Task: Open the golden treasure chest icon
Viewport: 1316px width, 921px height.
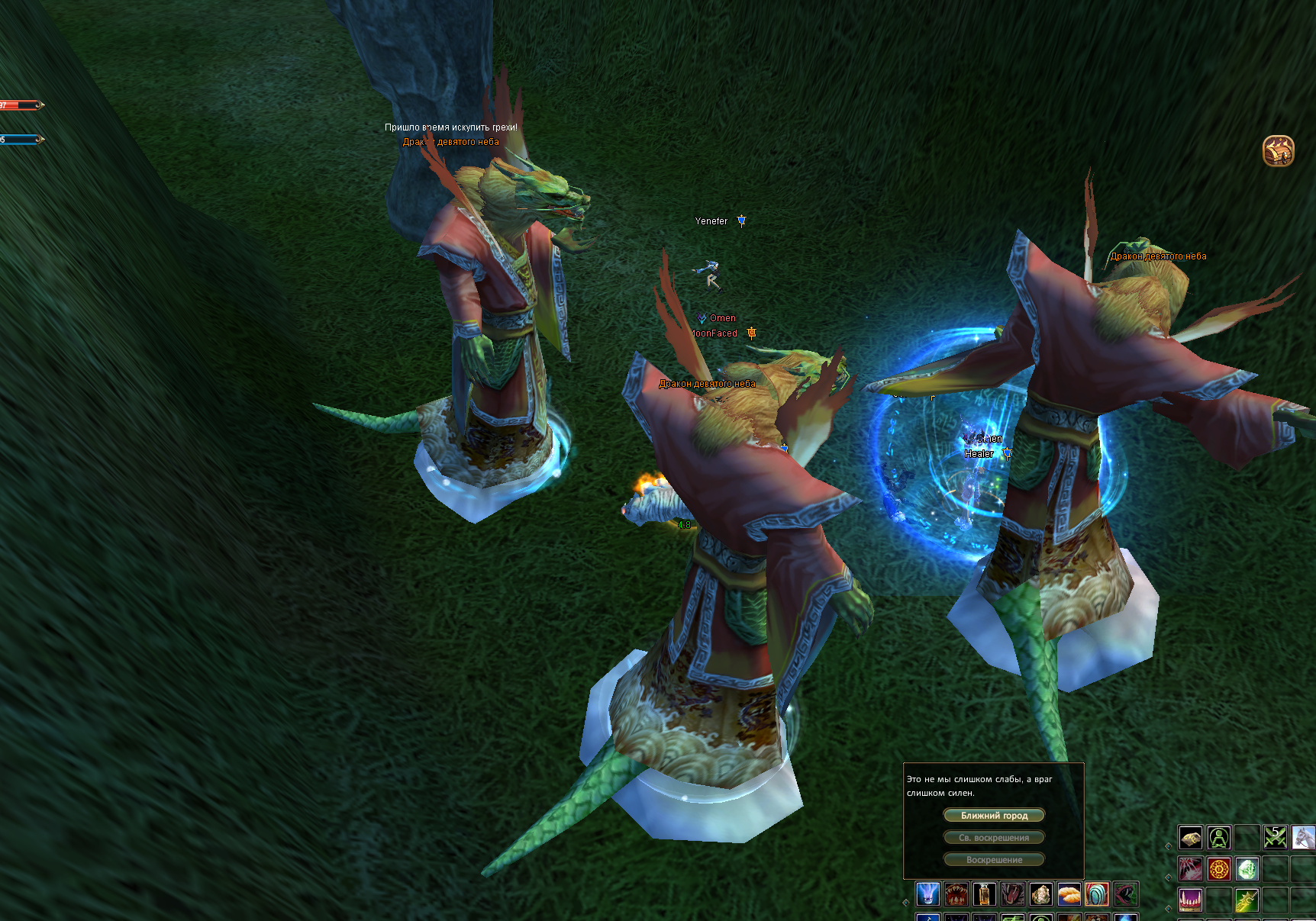Action: [x=1279, y=151]
